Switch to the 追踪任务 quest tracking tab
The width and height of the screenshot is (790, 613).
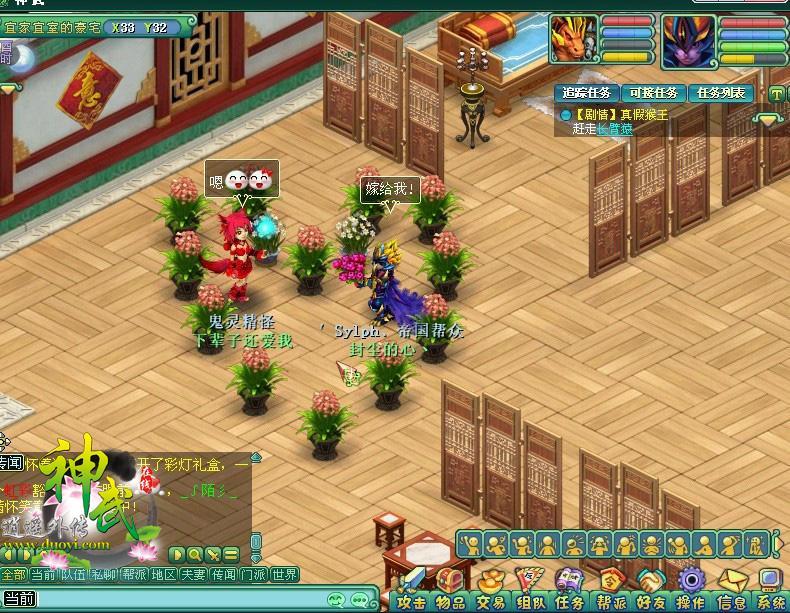pyautogui.click(x=586, y=93)
